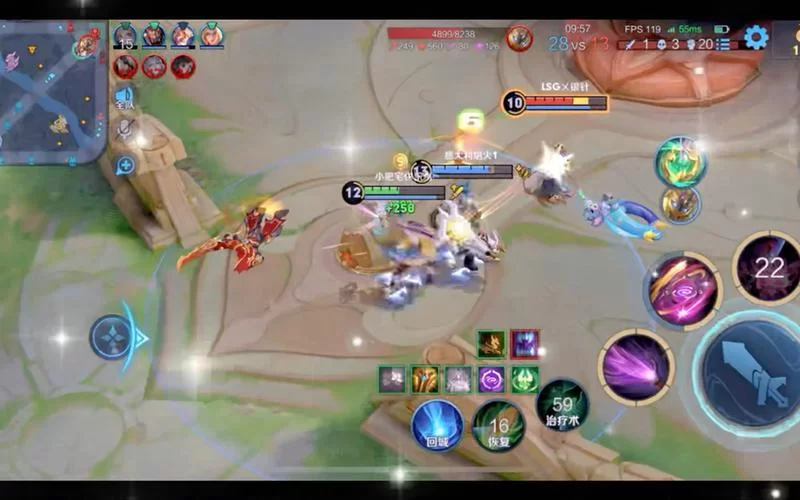Tap the green trident equipment slot
Screen dimensions: 800x500
(x=524, y=380)
